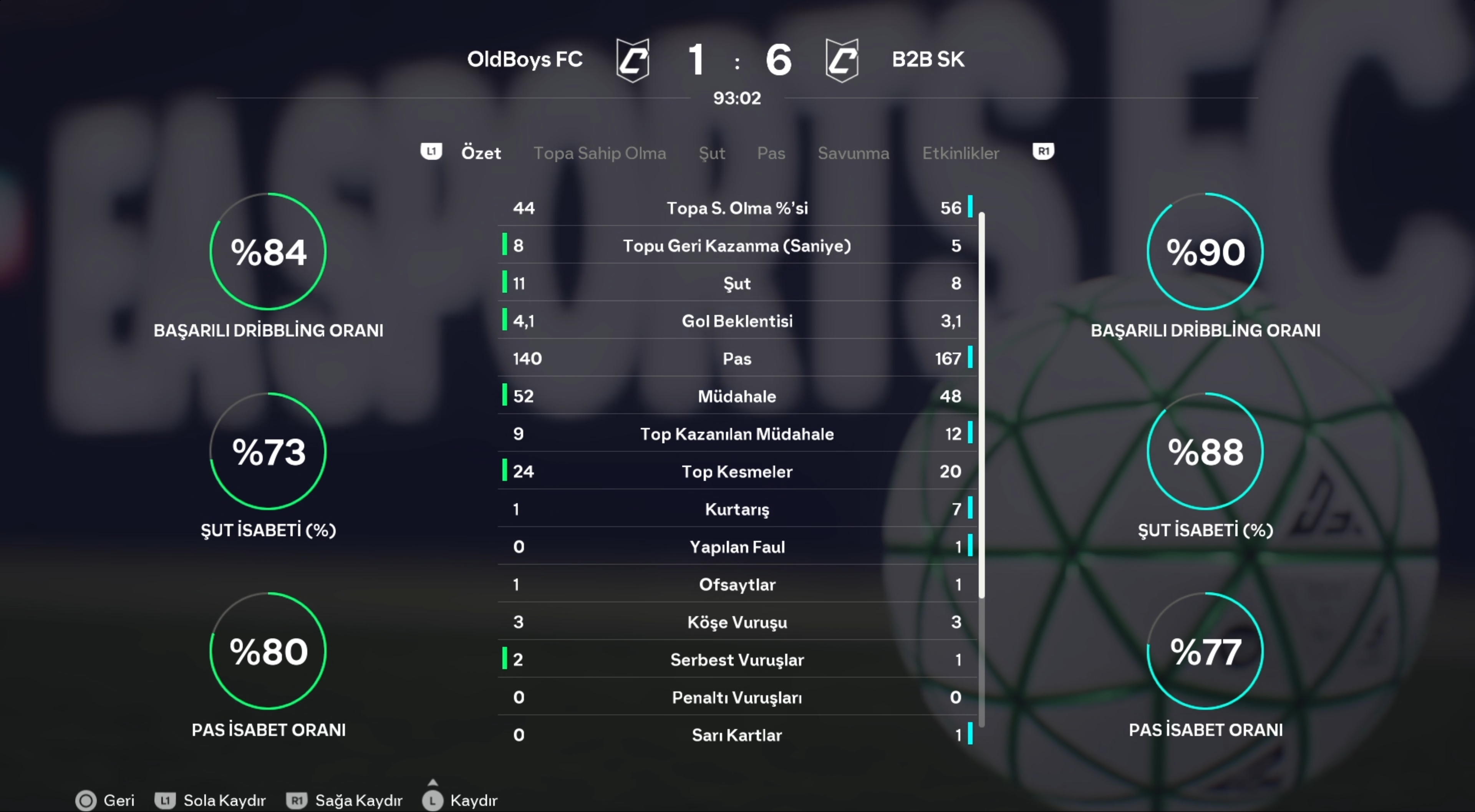Select the Şut stats tab

click(x=712, y=153)
